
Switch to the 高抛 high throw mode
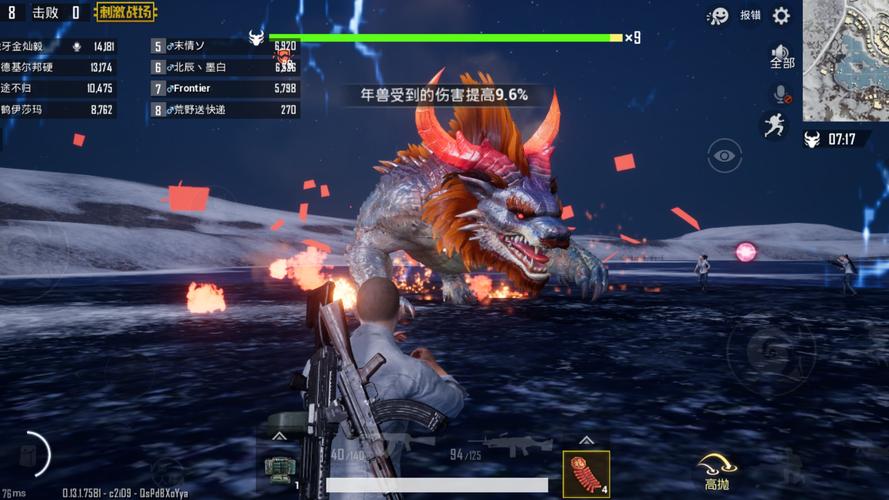point(717,470)
